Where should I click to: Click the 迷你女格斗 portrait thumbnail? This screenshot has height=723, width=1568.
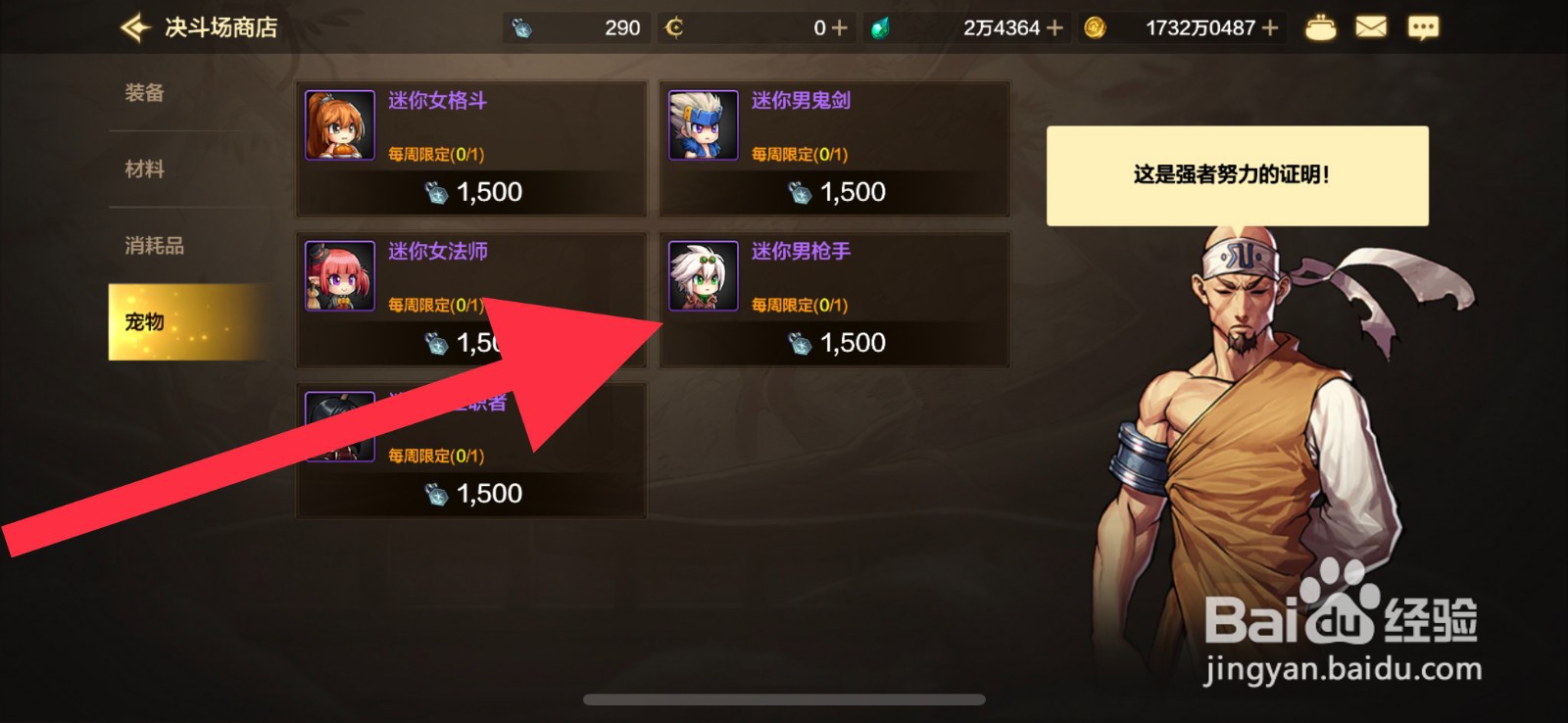click(x=338, y=122)
